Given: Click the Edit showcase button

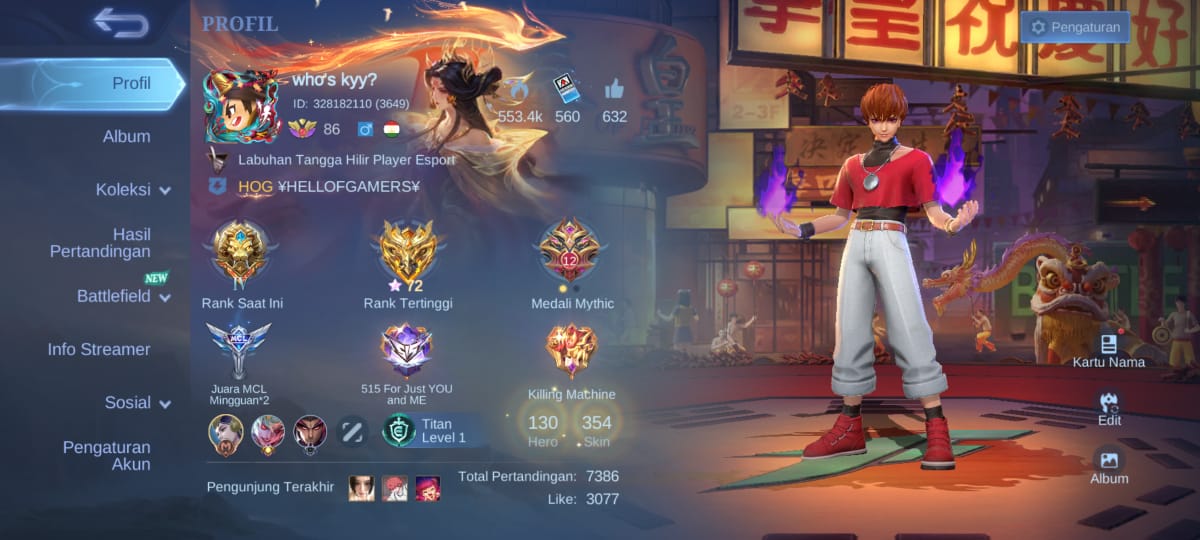Looking at the screenshot, I should click(1108, 408).
